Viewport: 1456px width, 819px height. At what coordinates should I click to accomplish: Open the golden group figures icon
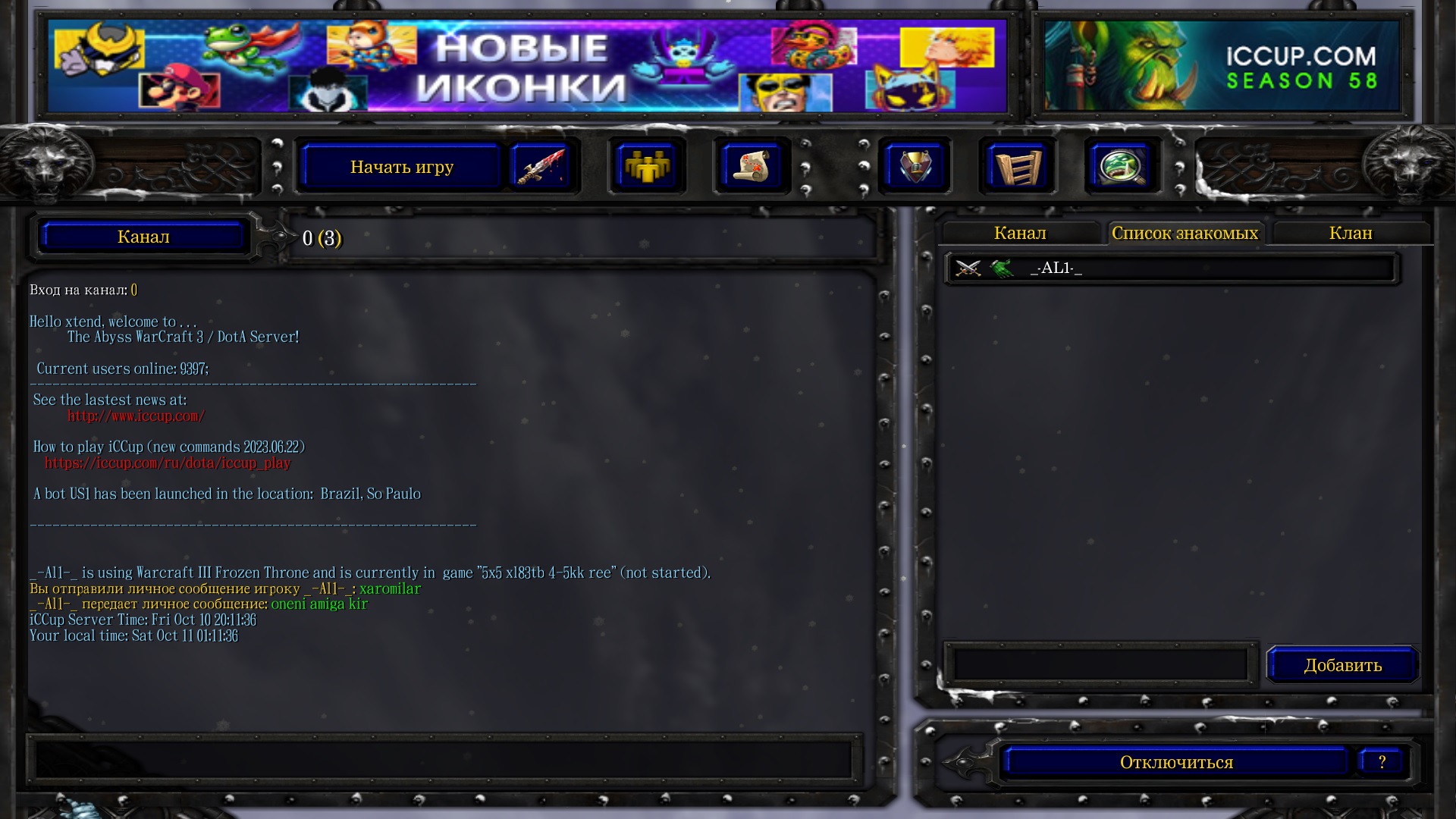coord(646,167)
